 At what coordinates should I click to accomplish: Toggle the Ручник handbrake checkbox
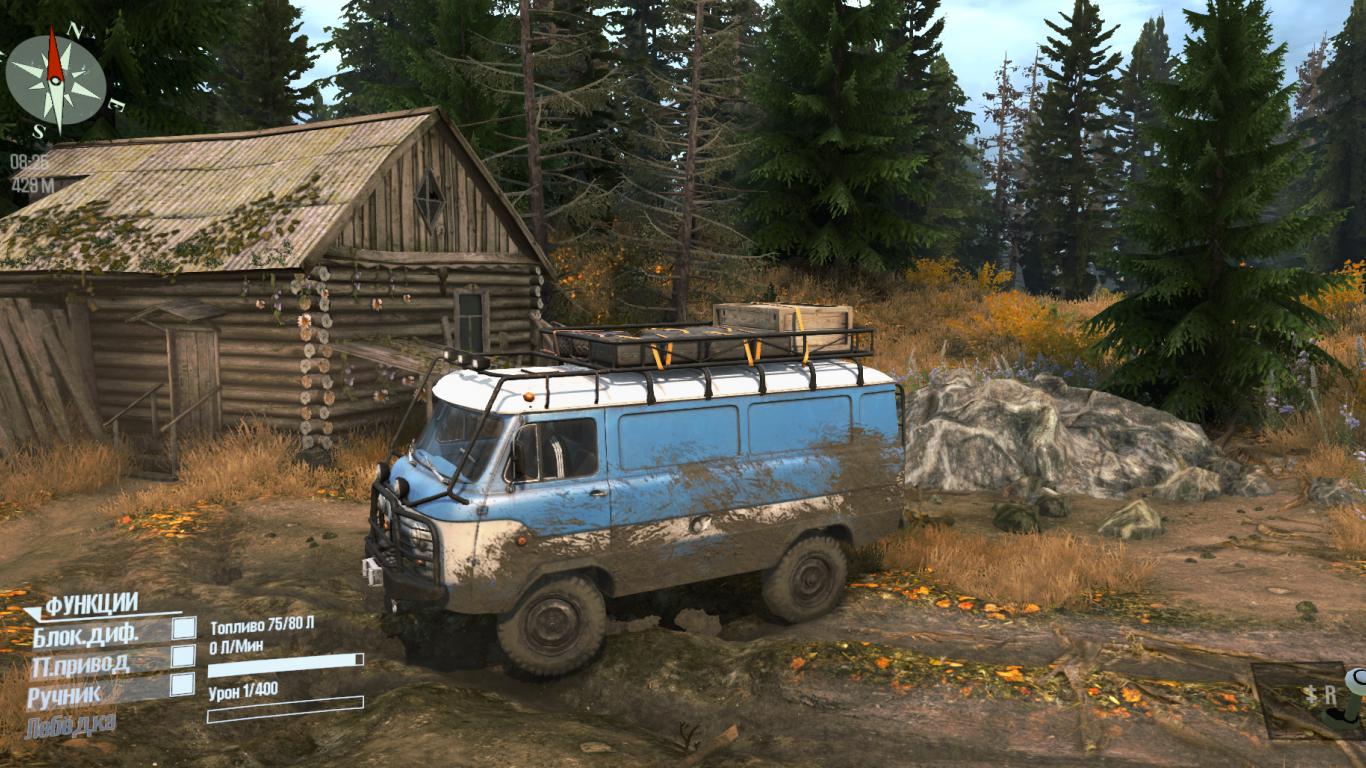(183, 684)
